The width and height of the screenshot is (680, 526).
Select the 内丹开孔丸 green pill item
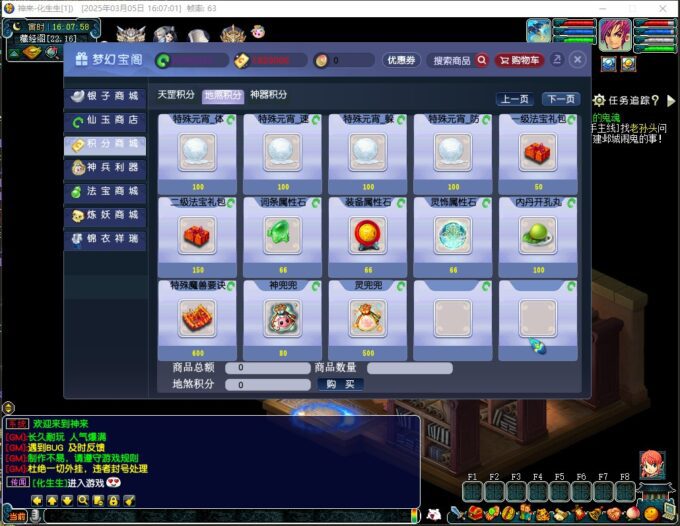tap(538, 235)
